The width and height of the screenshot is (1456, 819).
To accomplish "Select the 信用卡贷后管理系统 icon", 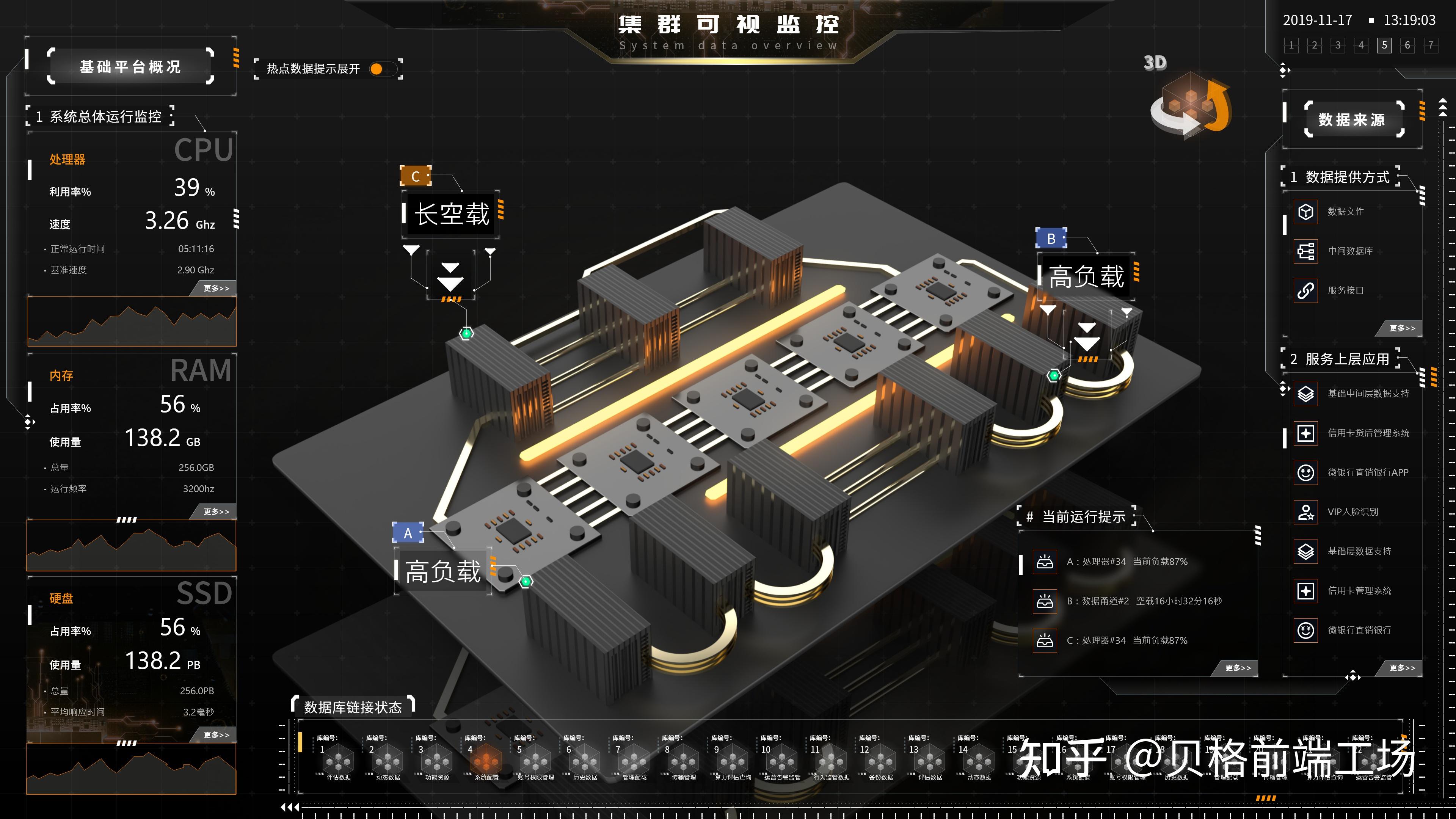I will click(1305, 433).
